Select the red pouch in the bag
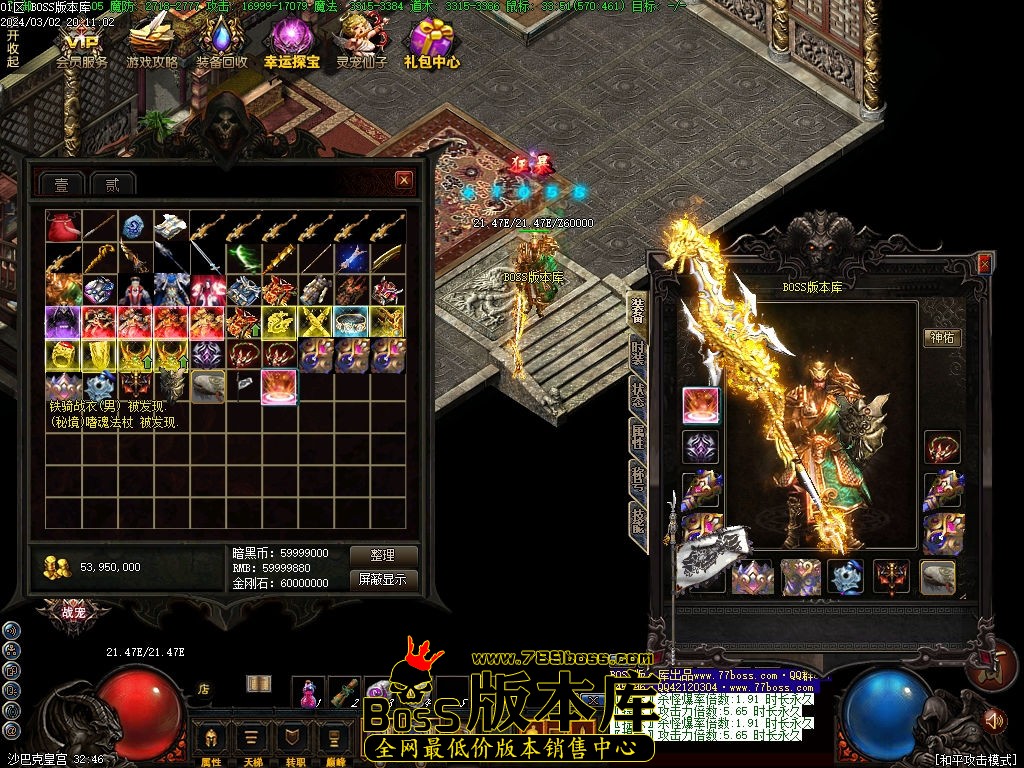1024x768 pixels. pos(63,227)
